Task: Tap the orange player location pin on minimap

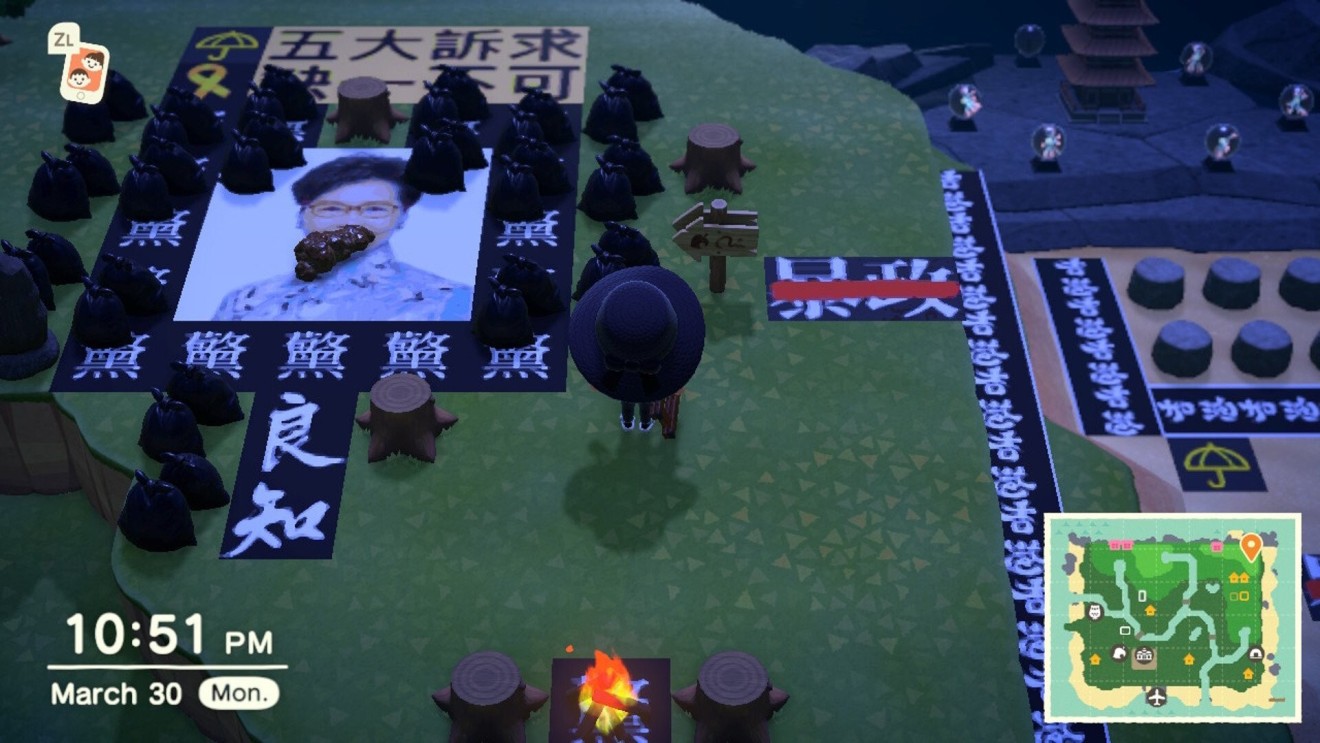Action: point(1251,544)
